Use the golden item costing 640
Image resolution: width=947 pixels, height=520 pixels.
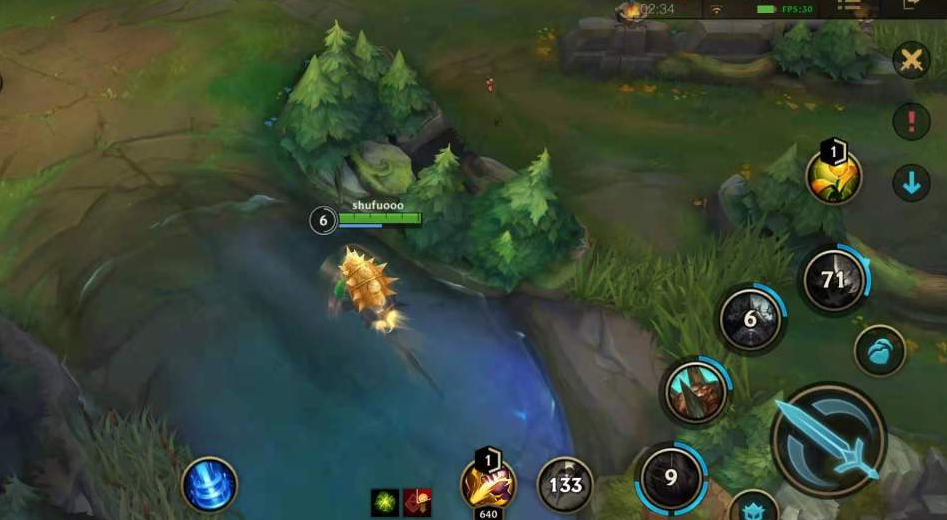pyautogui.click(x=488, y=483)
